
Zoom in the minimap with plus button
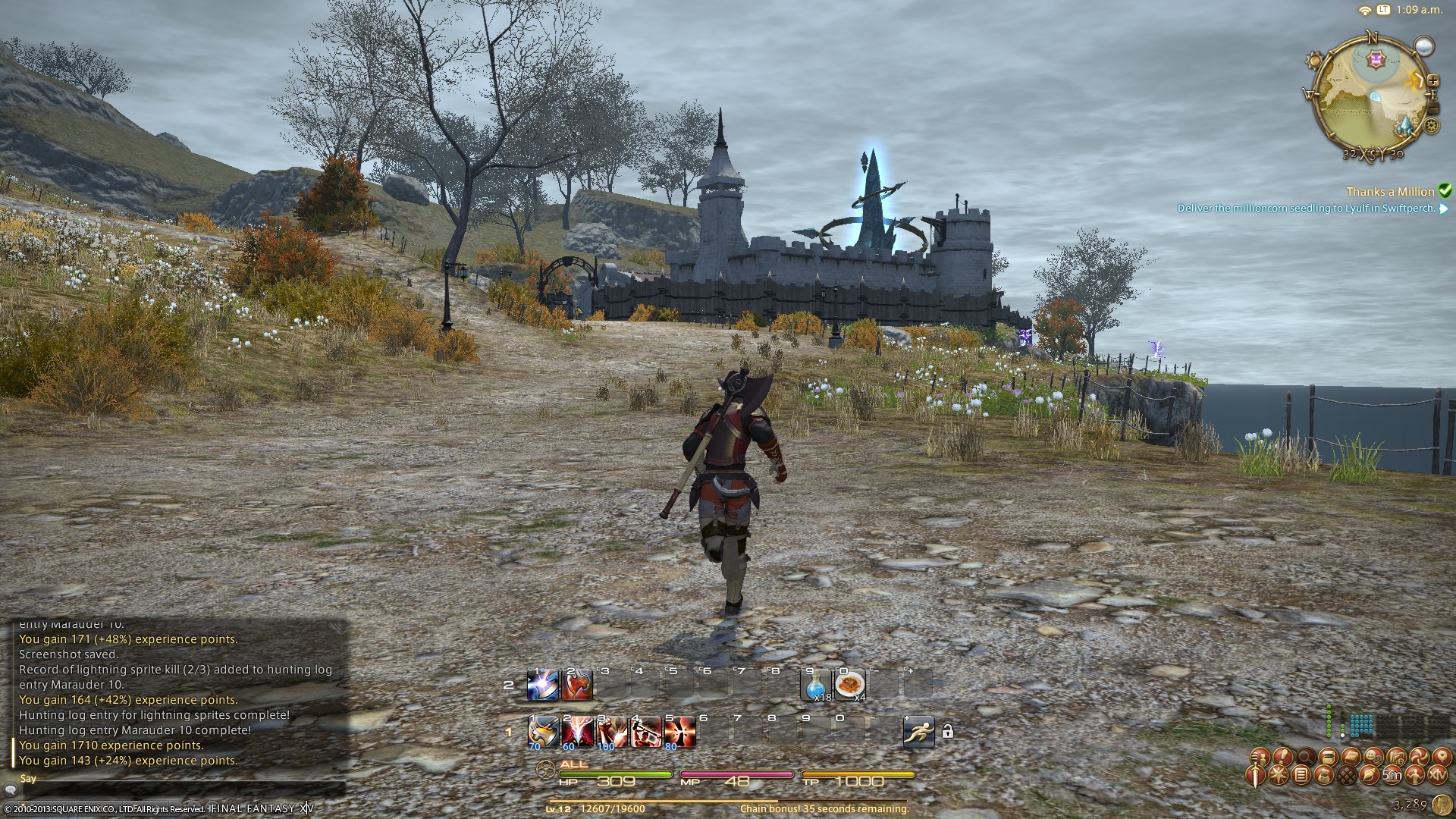pos(1433,80)
